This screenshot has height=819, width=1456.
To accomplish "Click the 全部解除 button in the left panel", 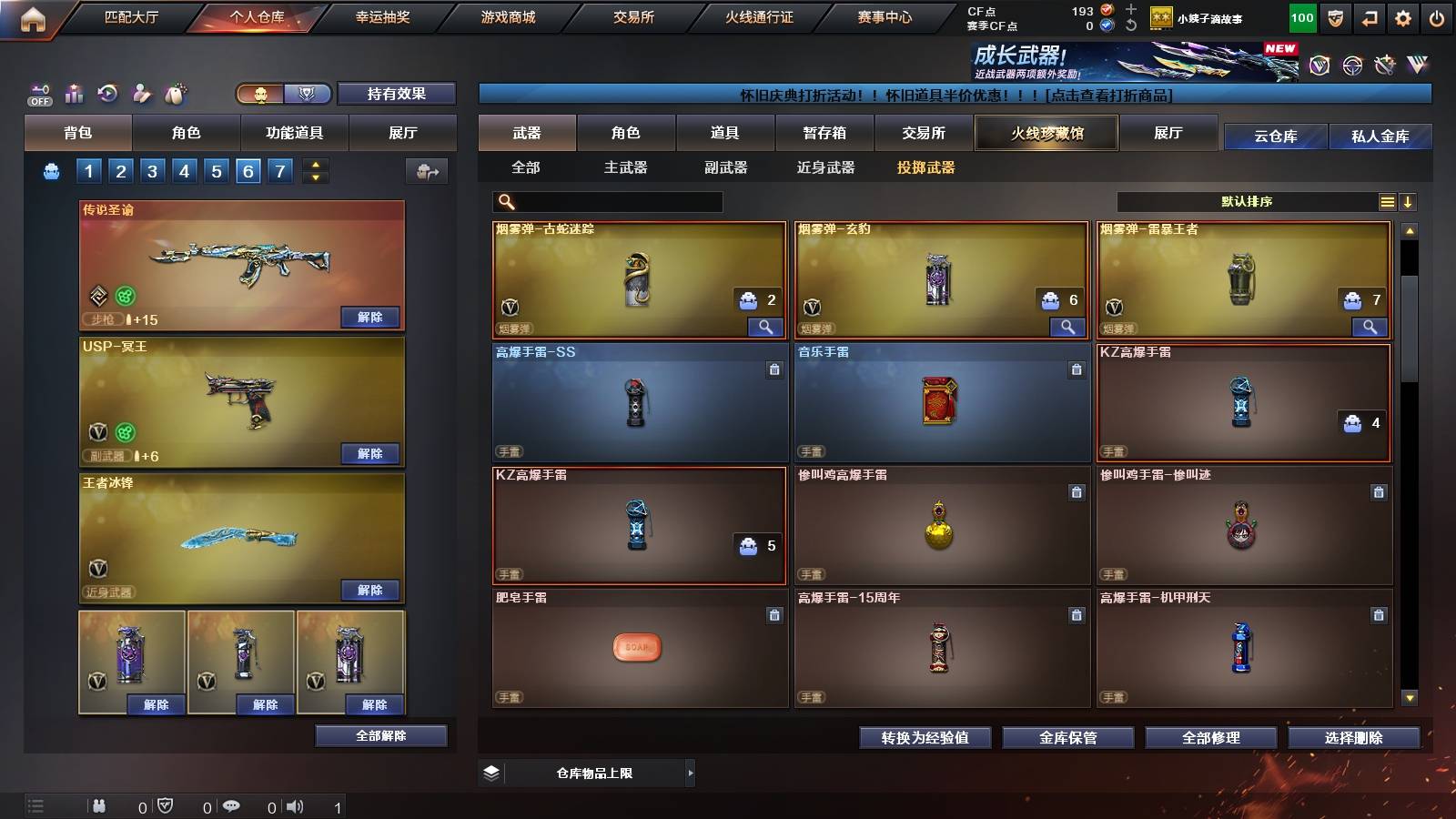I will [380, 735].
